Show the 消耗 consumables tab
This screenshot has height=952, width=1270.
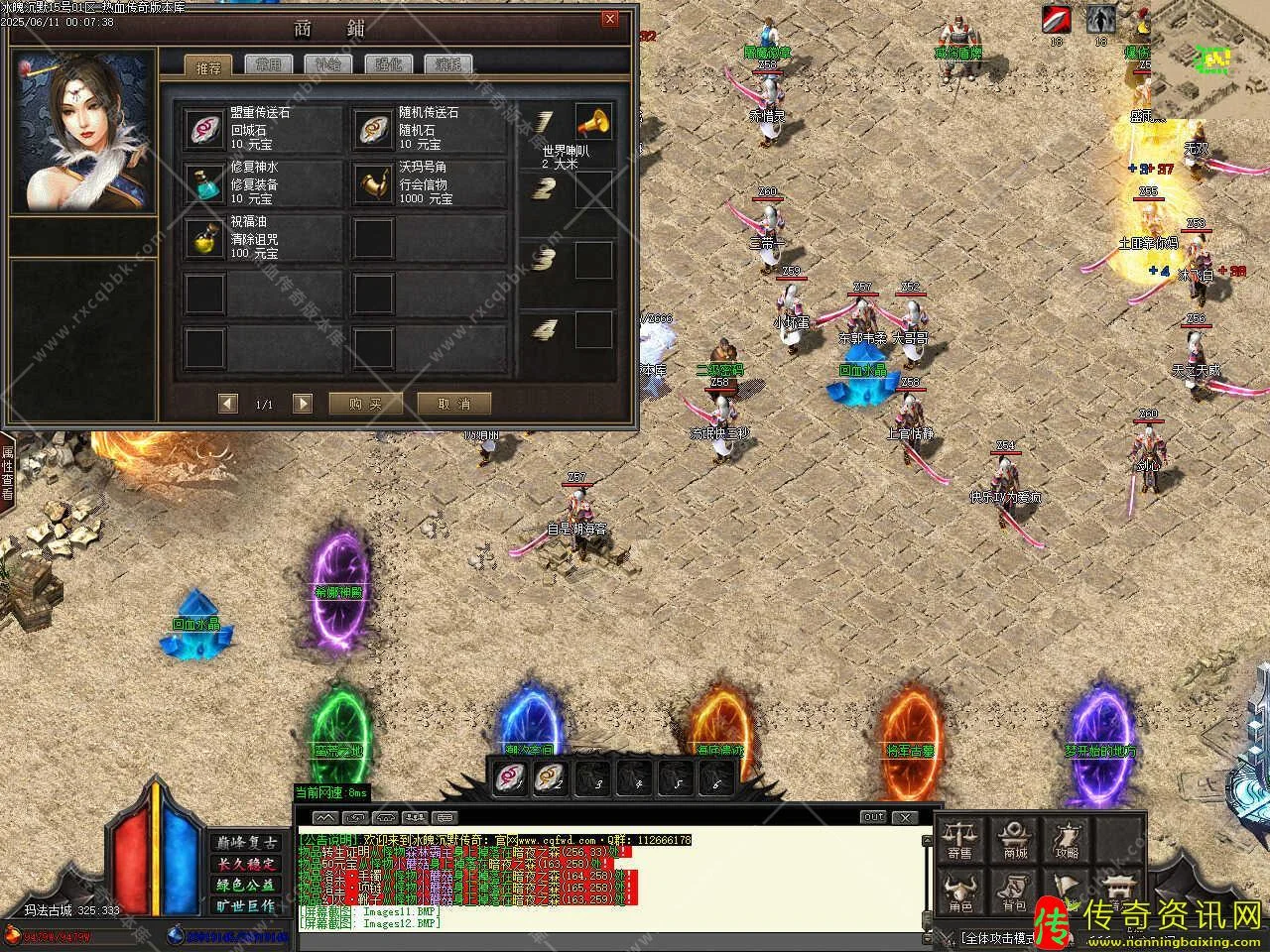point(448,65)
